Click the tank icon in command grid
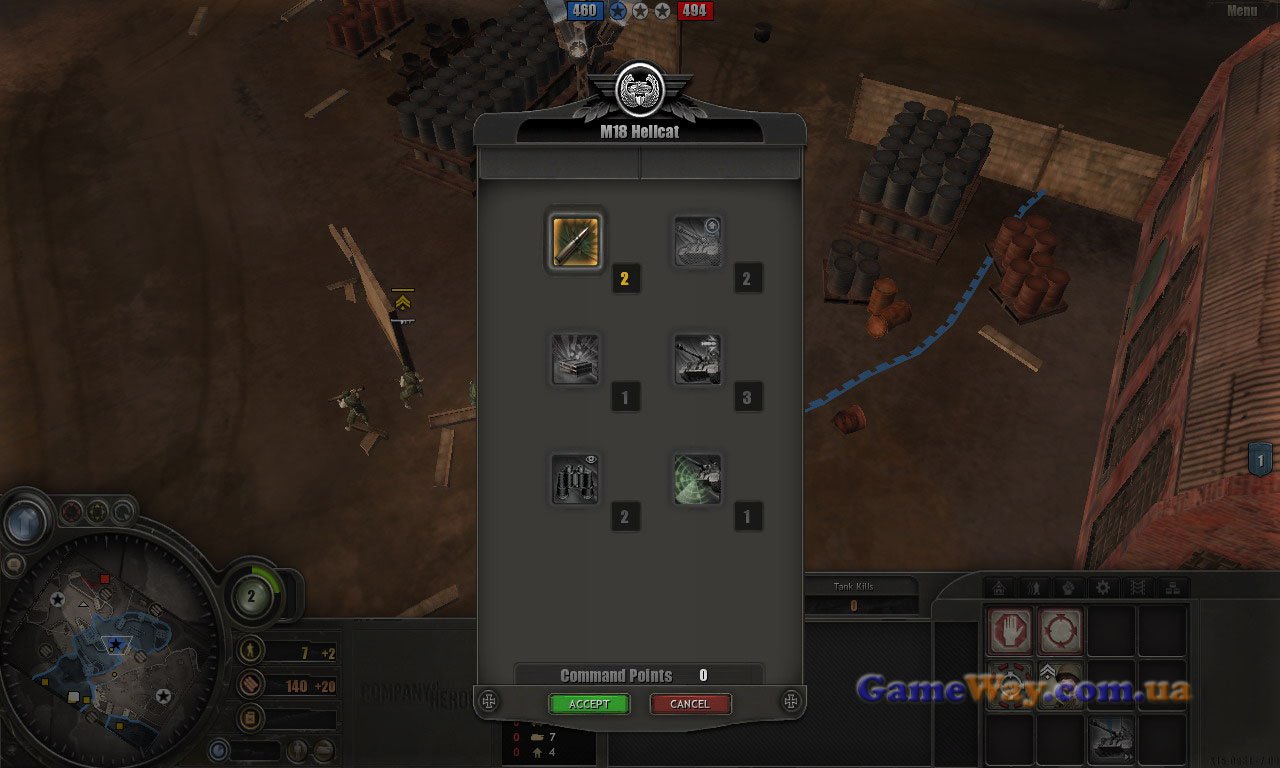This screenshot has width=1280, height=768. (x=1111, y=737)
